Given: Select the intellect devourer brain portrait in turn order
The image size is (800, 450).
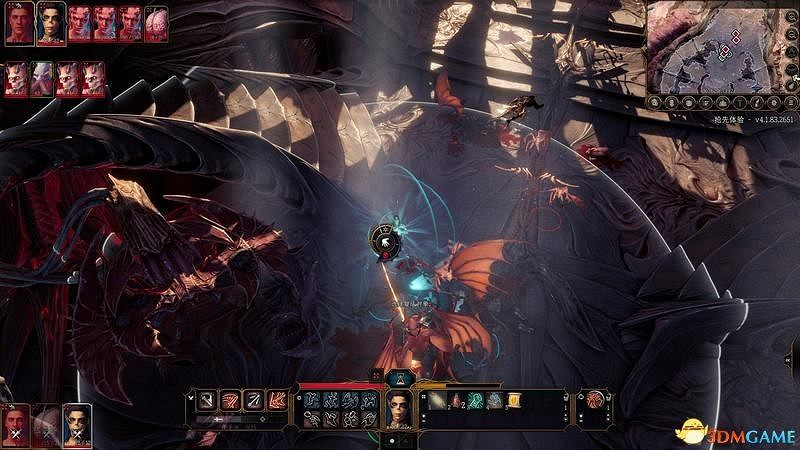Looking at the screenshot, I should click(x=156, y=24).
